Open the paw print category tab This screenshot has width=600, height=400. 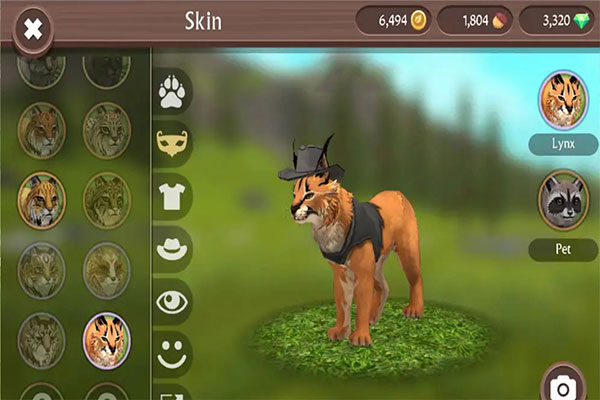(x=174, y=93)
